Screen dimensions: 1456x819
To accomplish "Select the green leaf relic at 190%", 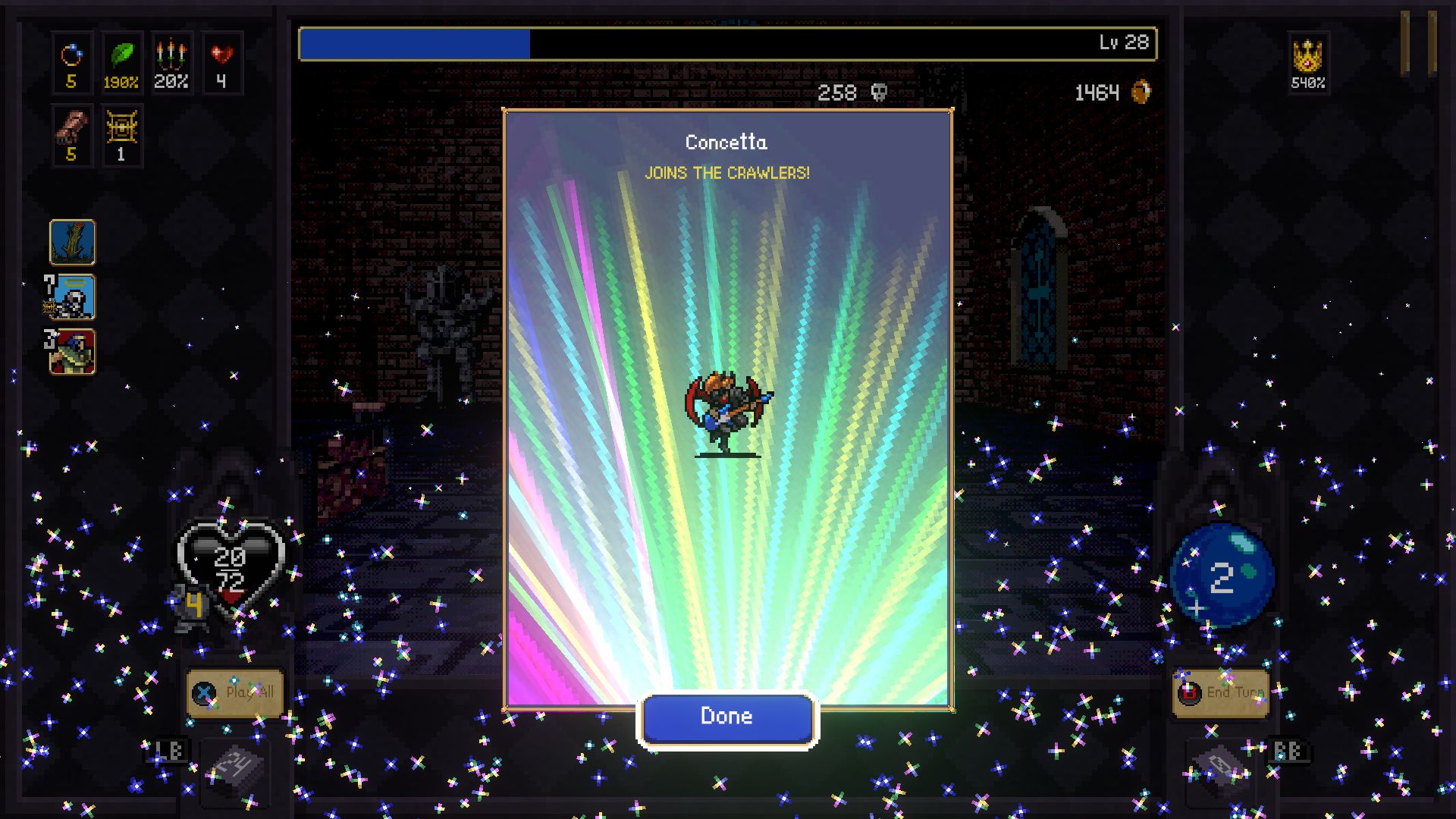I will [x=121, y=61].
